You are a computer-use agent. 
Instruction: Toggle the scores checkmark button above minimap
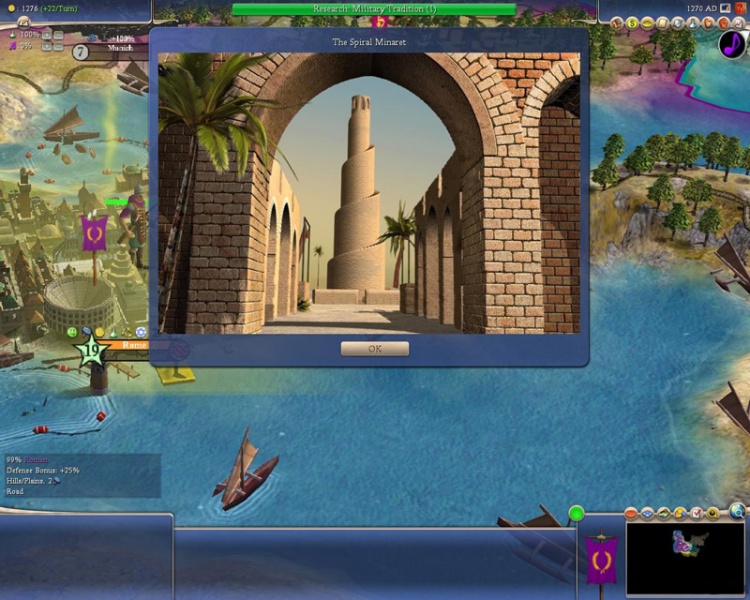[x=698, y=513]
